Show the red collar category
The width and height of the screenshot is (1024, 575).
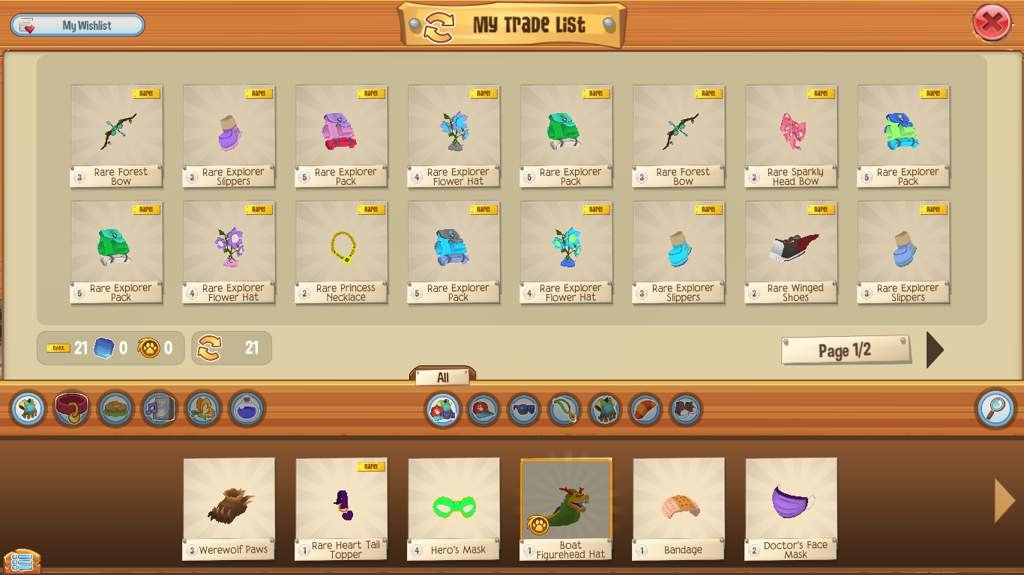(x=72, y=409)
